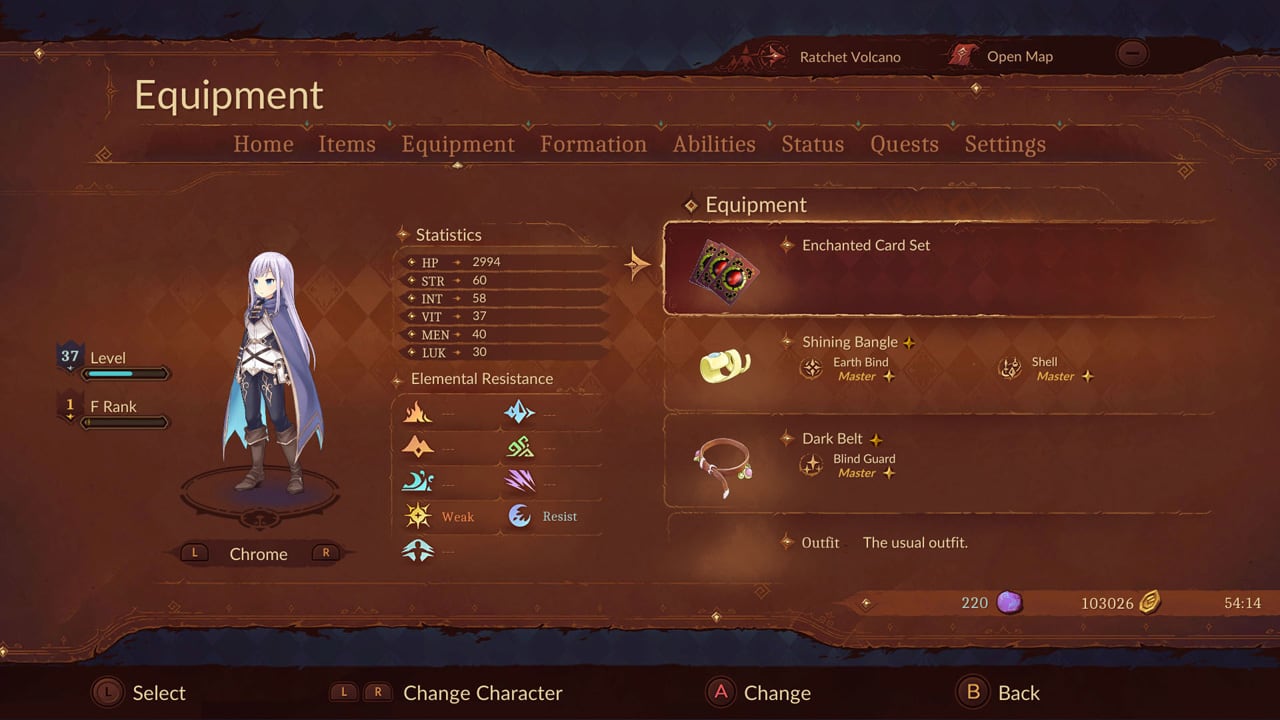1280x720 pixels.
Task: Click the Blind Guard skill icon on Dark Belt
Action: [811, 465]
